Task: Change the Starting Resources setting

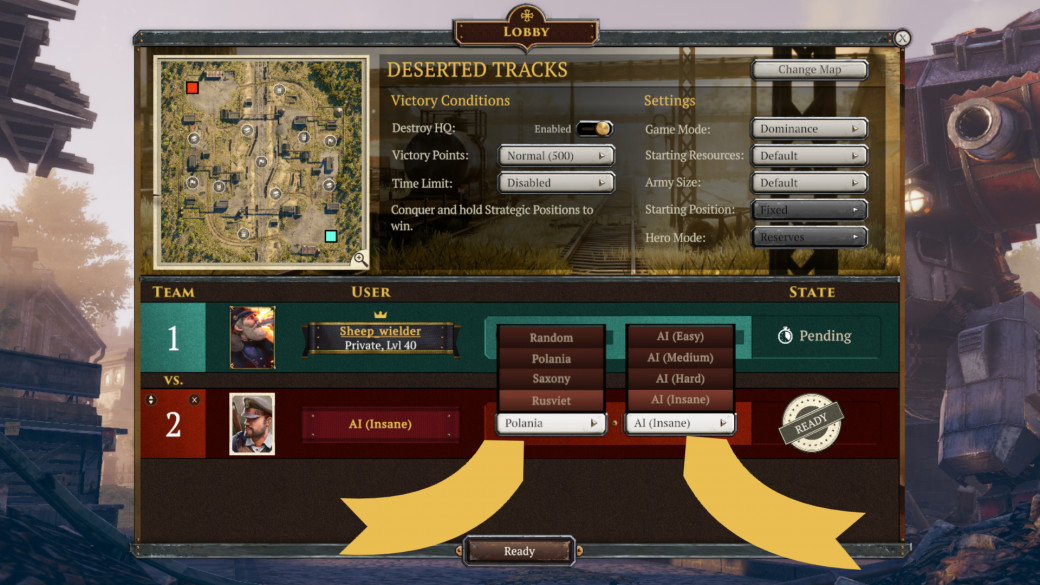Action: point(809,156)
